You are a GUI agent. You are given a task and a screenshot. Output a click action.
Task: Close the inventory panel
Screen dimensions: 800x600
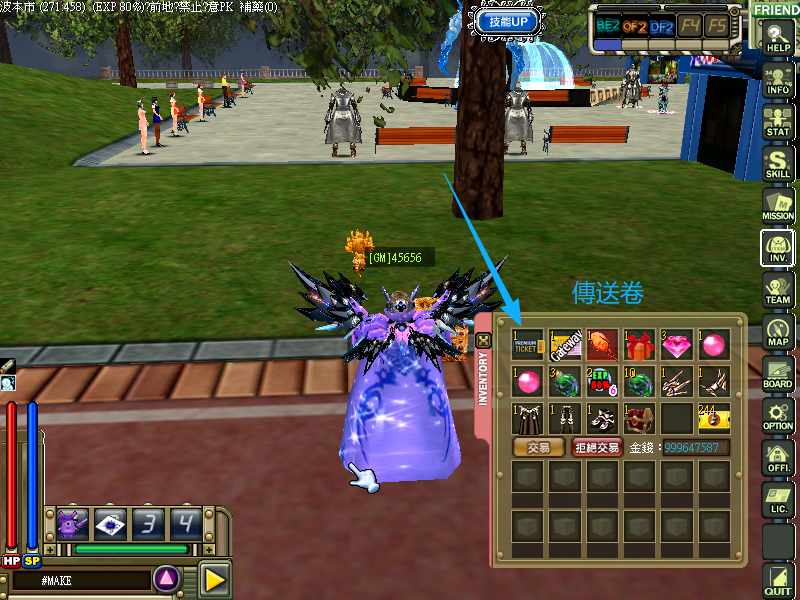(484, 341)
